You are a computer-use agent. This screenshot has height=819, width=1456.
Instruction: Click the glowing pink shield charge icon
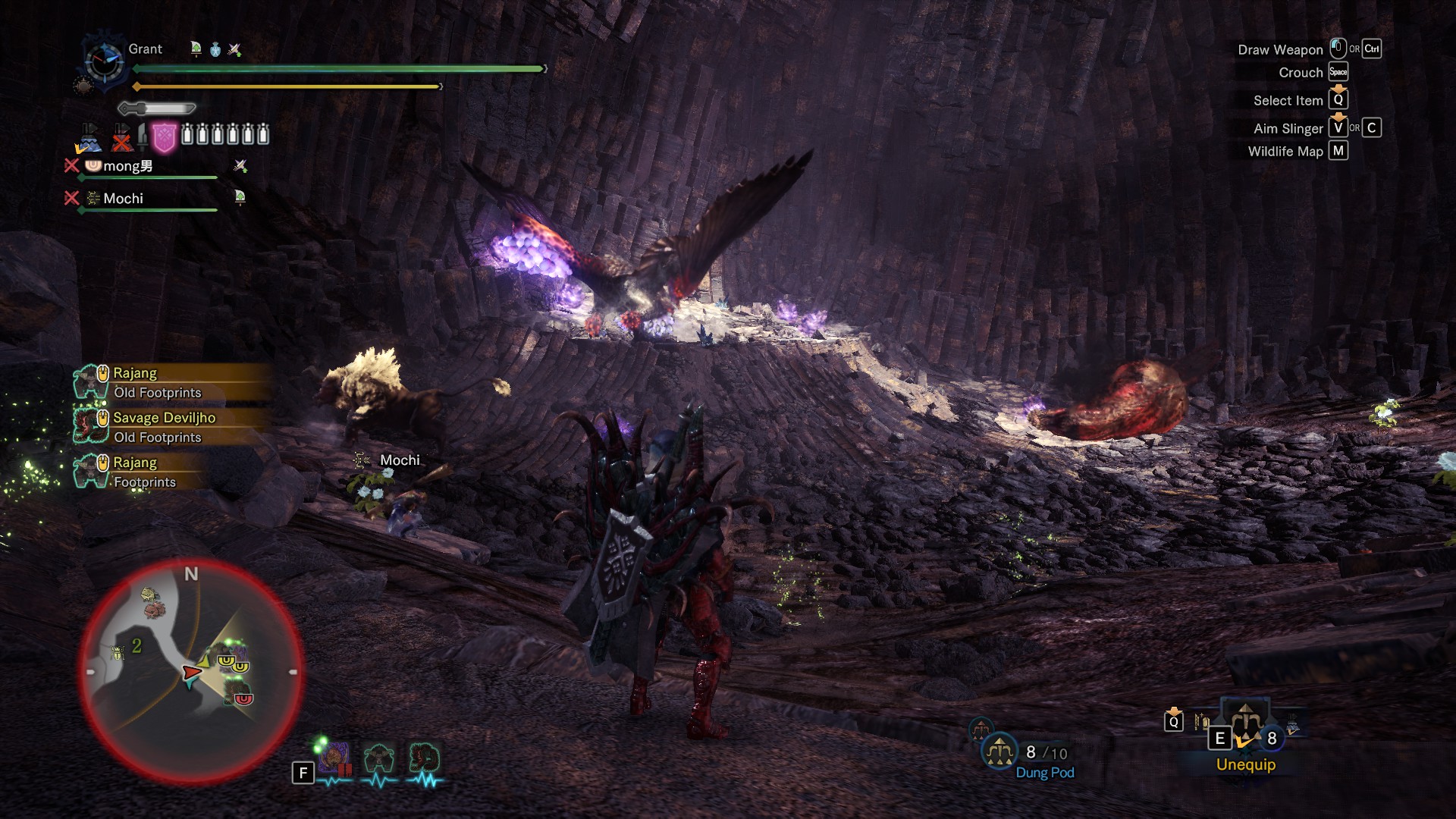coord(164,137)
